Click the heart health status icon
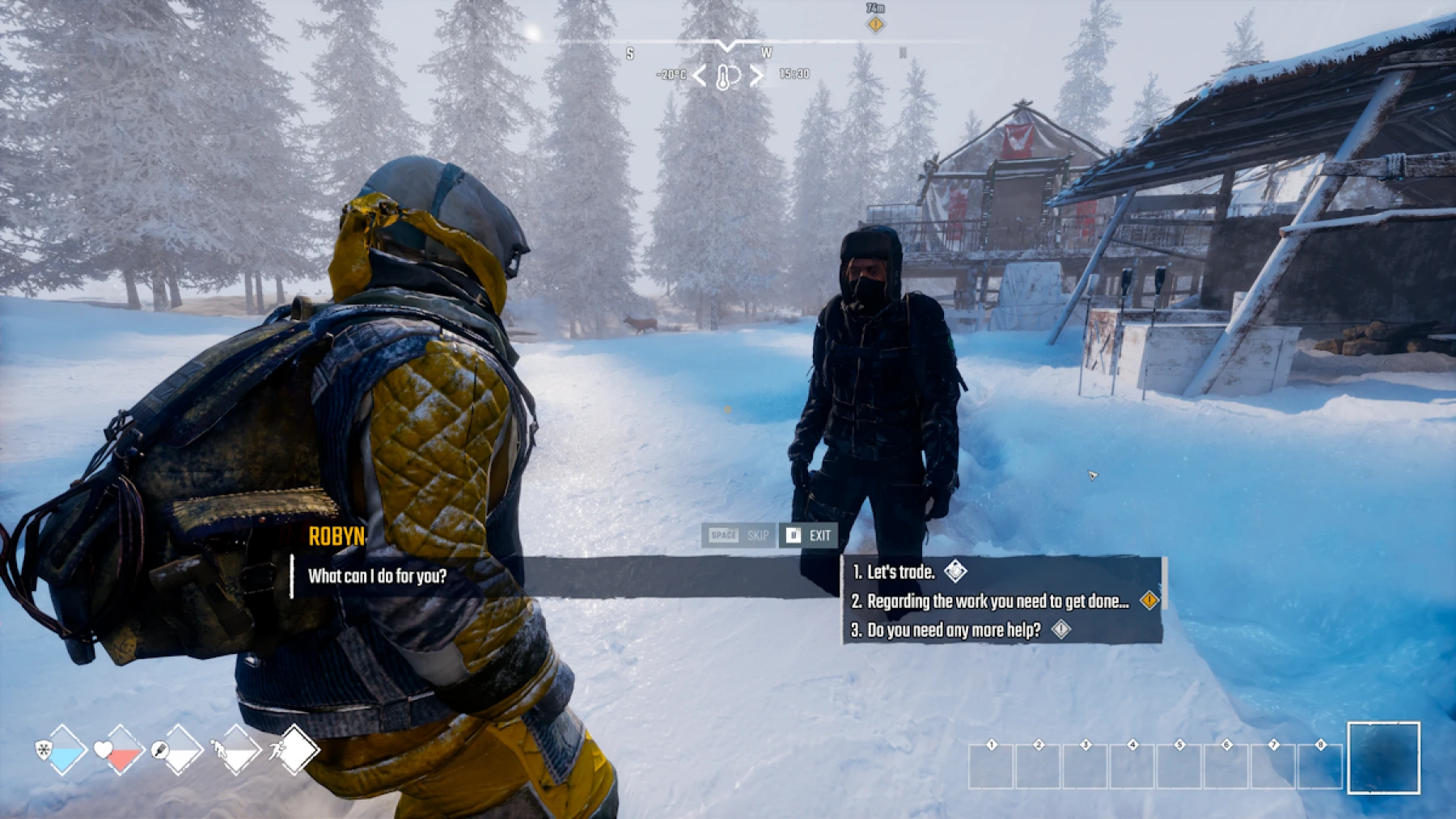 pos(104,750)
